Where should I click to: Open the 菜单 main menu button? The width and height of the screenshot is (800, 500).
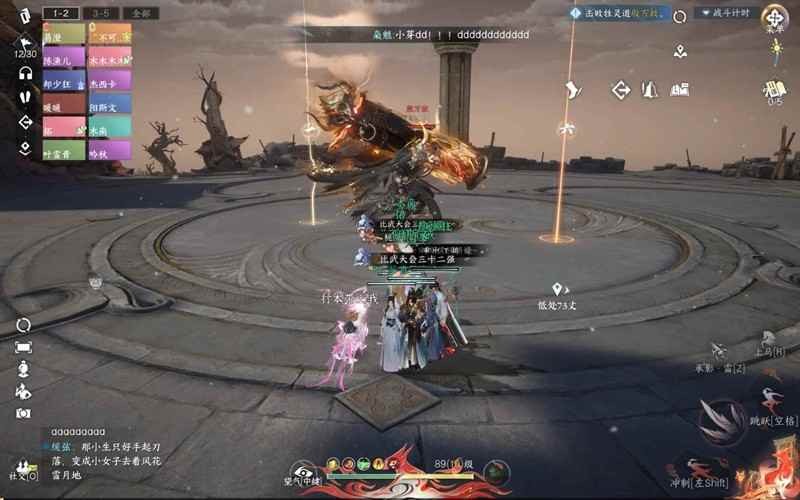click(x=774, y=18)
